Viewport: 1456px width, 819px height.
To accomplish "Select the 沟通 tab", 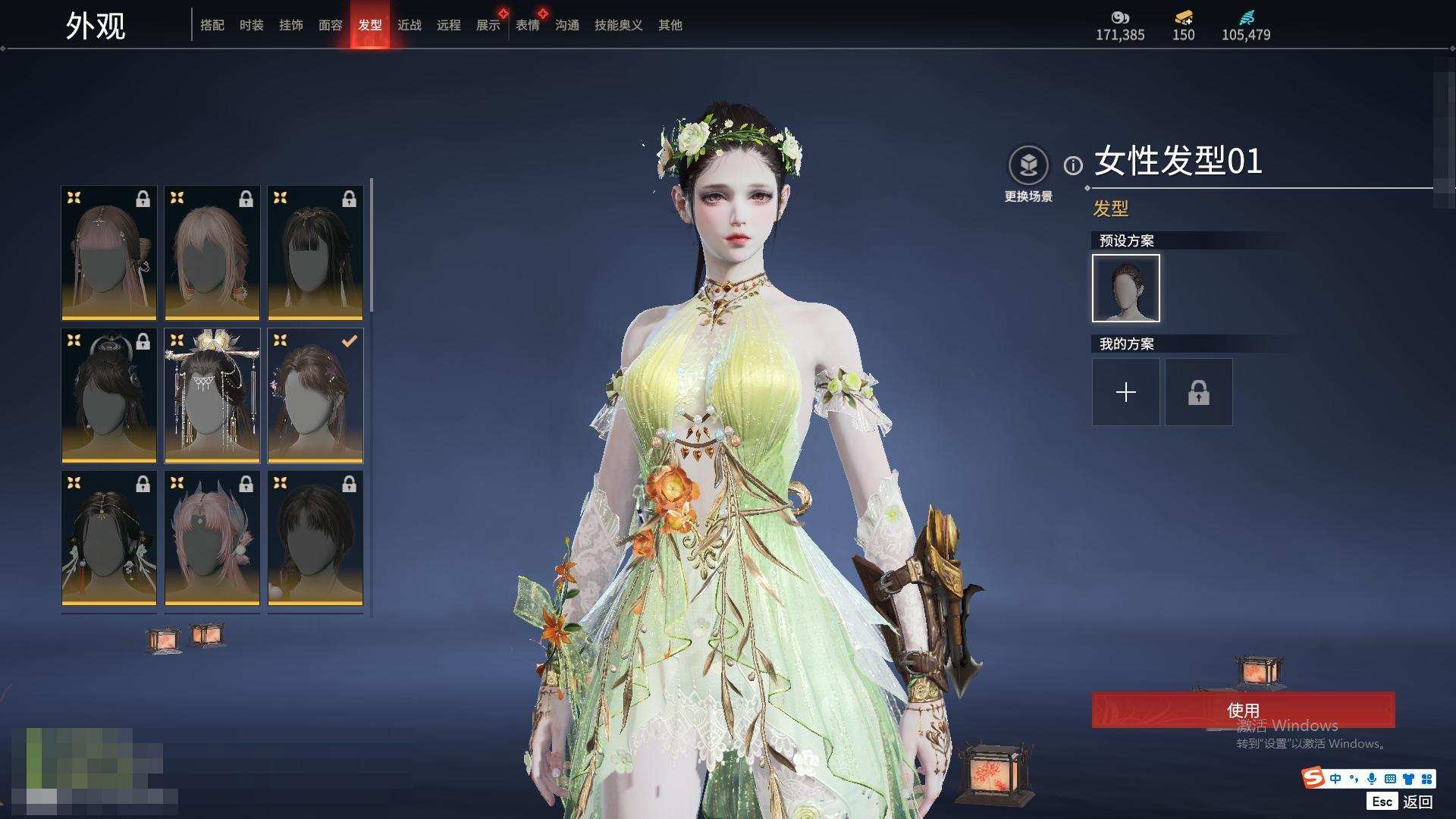I will (x=566, y=25).
